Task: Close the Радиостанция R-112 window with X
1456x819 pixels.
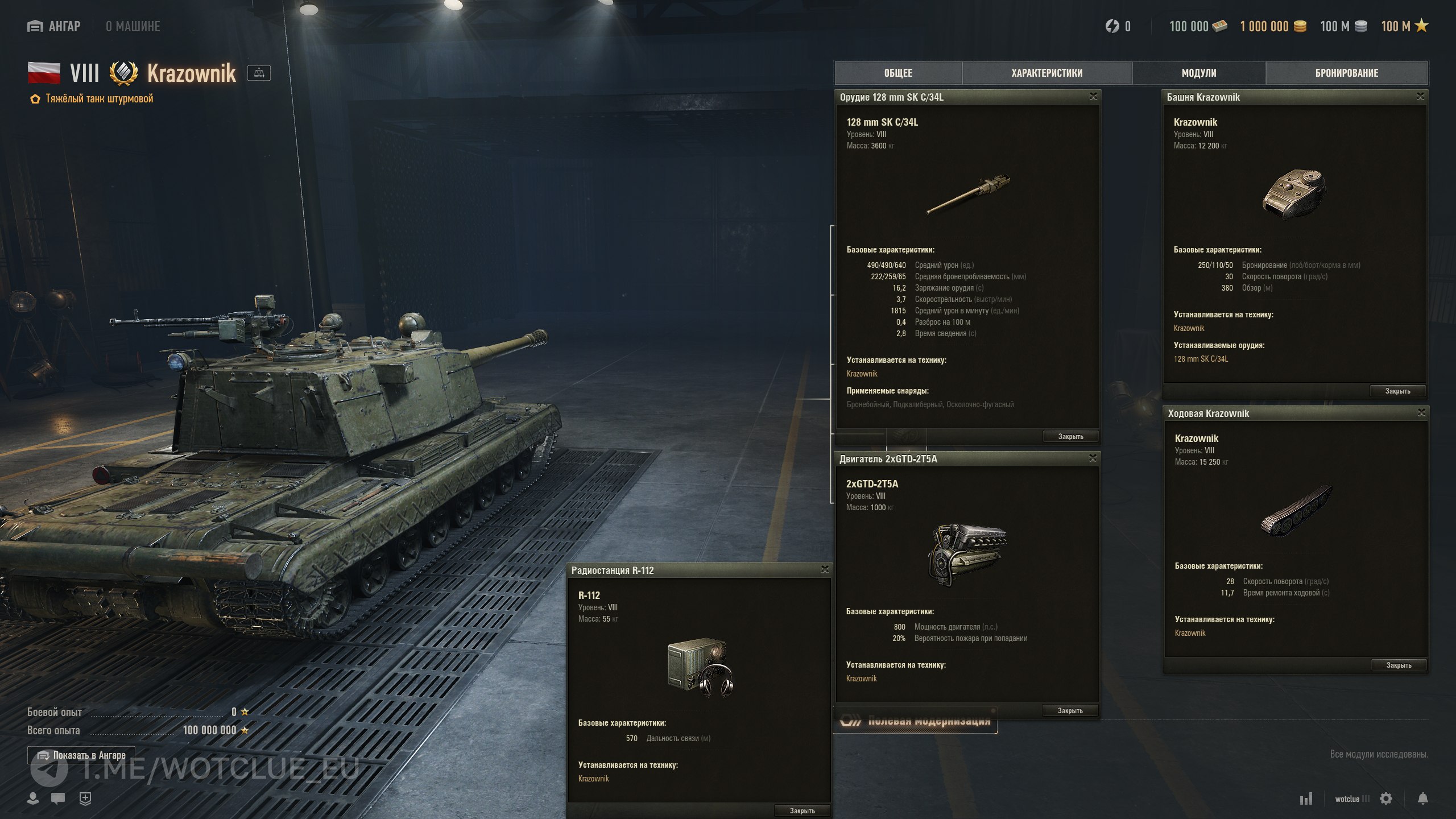Action: tap(825, 570)
